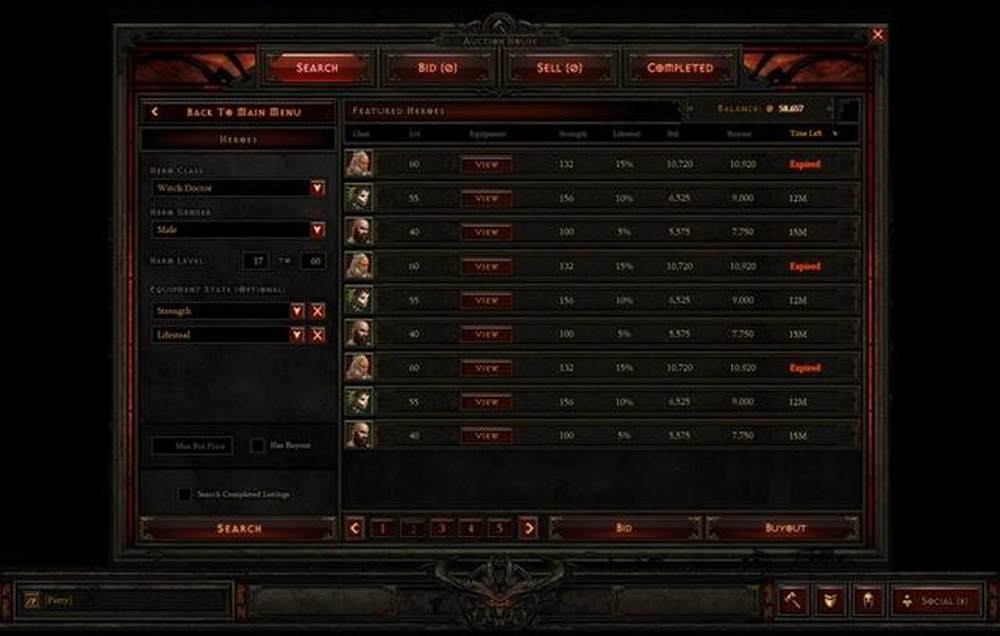Open the Hero Class dropdown
The width and height of the screenshot is (1000, 636).
coord(317,188)
